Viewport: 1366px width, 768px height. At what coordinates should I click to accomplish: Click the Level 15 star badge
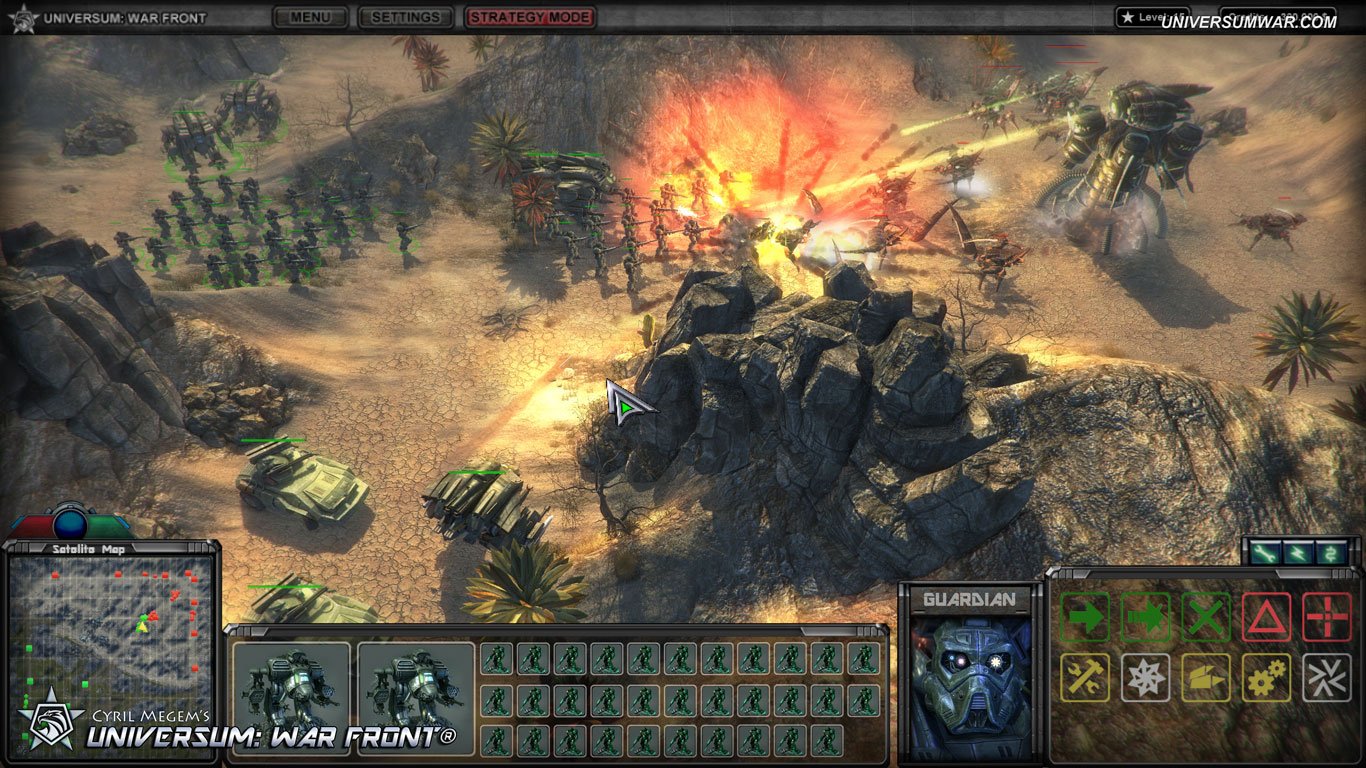(x=1150, y=16)
